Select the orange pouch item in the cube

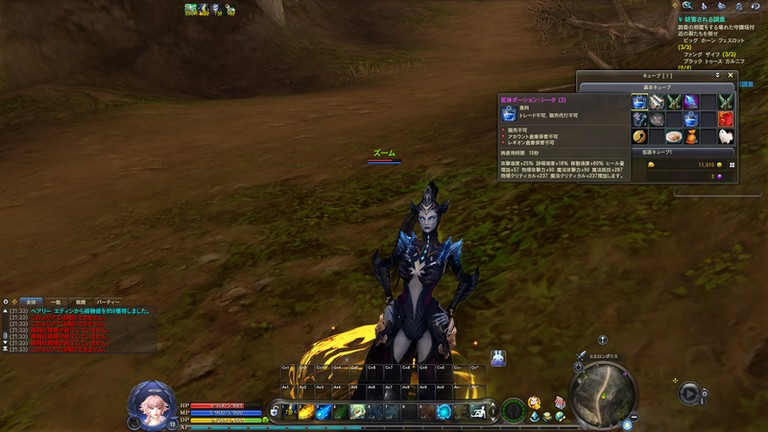pyautogui.click(x=691, y=136)
